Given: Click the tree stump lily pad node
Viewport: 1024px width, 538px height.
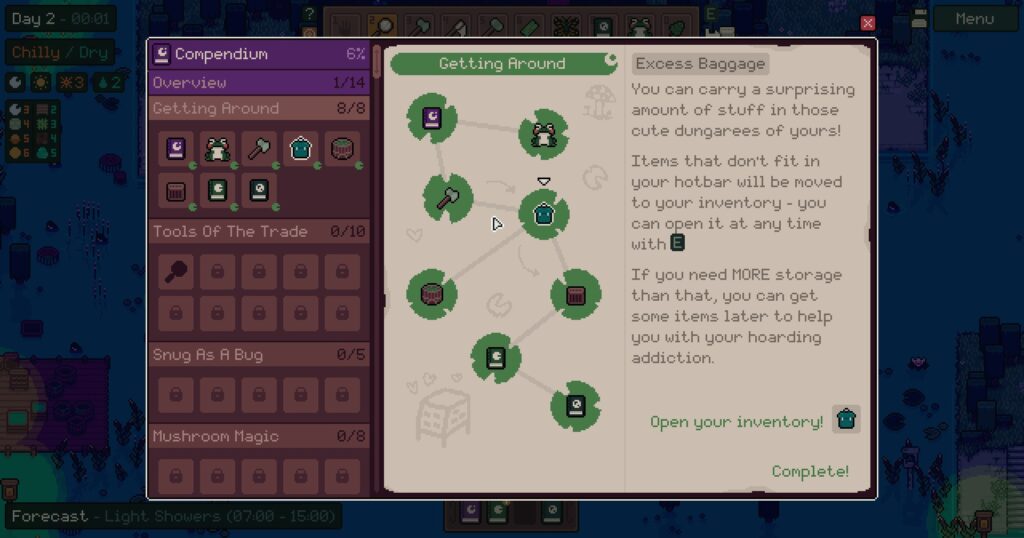Looking at the screenshot, I should pos(432,294).
